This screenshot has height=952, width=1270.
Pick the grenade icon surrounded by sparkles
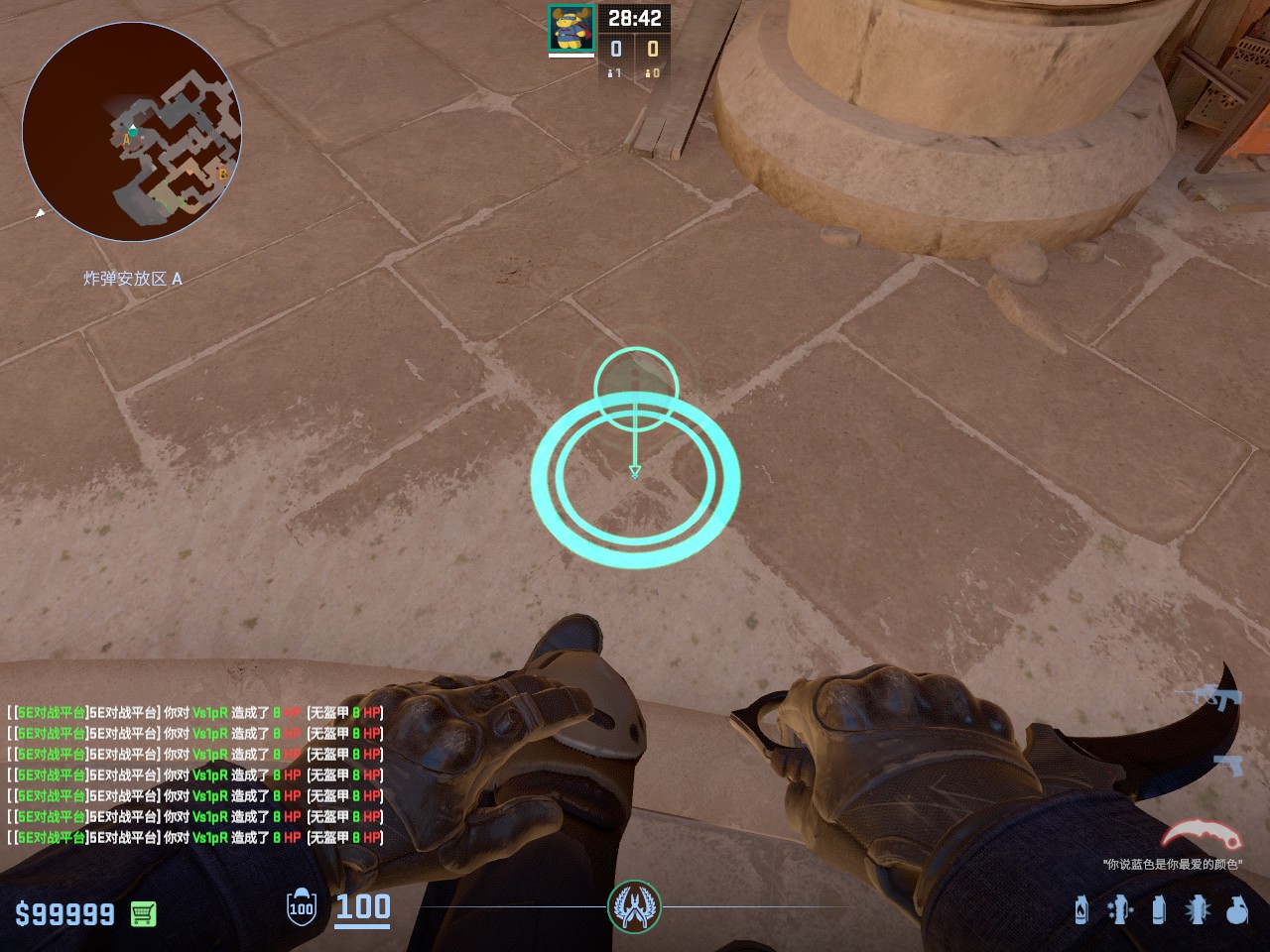tap(1119, 909)
